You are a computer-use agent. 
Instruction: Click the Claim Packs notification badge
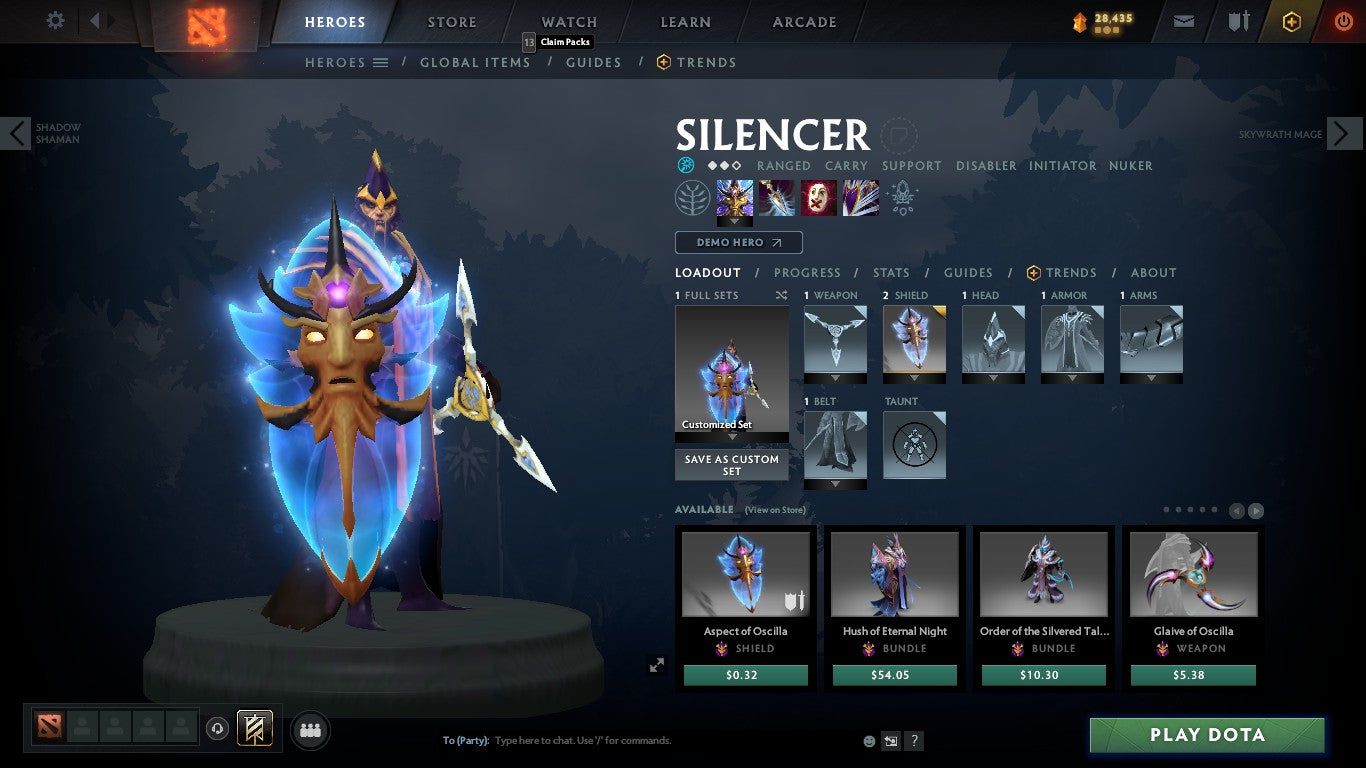[x=530, y=42]
